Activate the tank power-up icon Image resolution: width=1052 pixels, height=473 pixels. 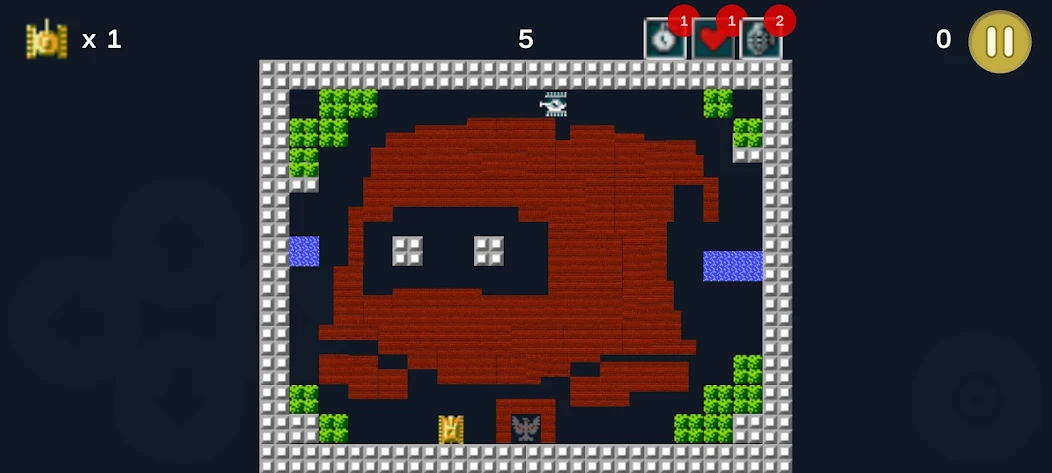click(x=760, y=40)
